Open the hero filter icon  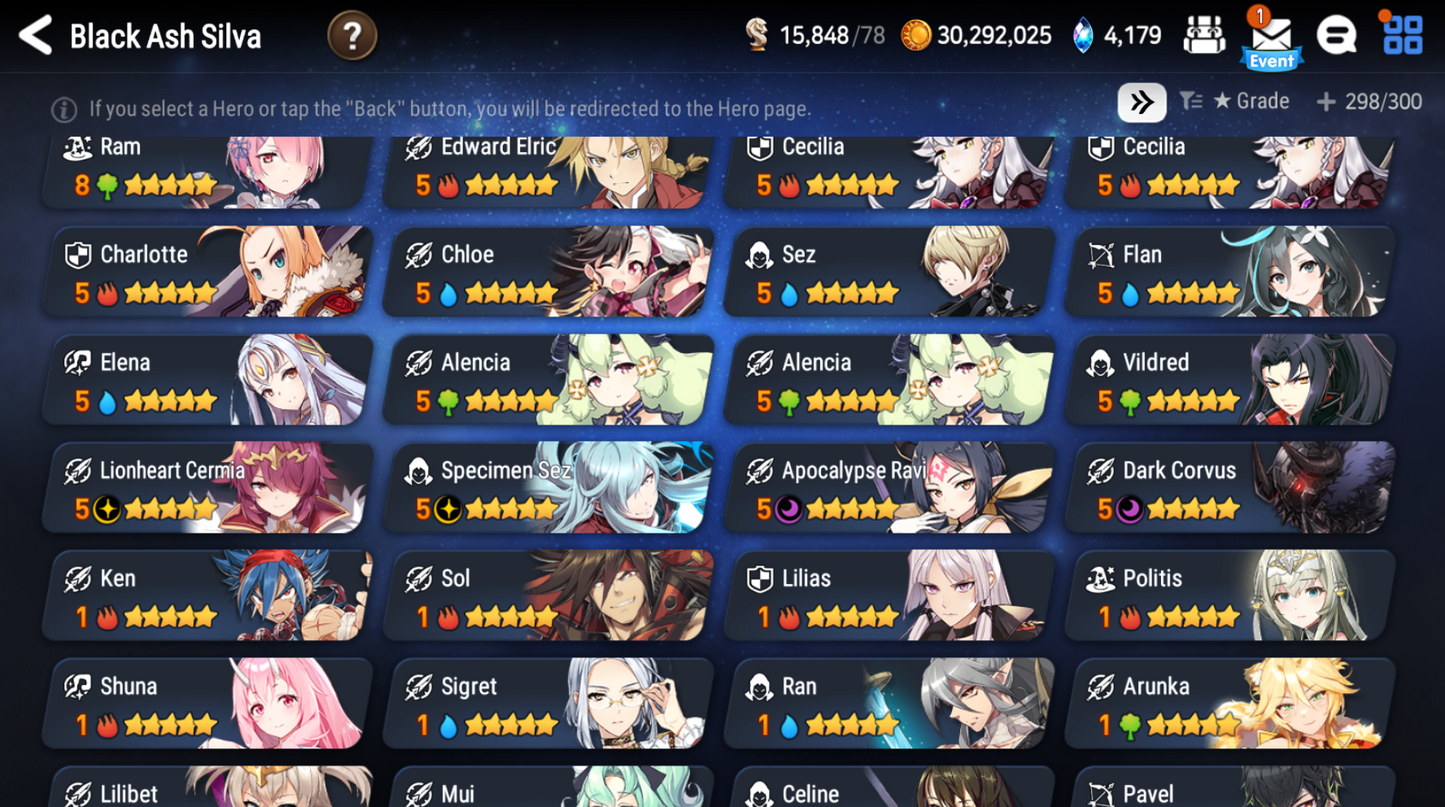1191,101
